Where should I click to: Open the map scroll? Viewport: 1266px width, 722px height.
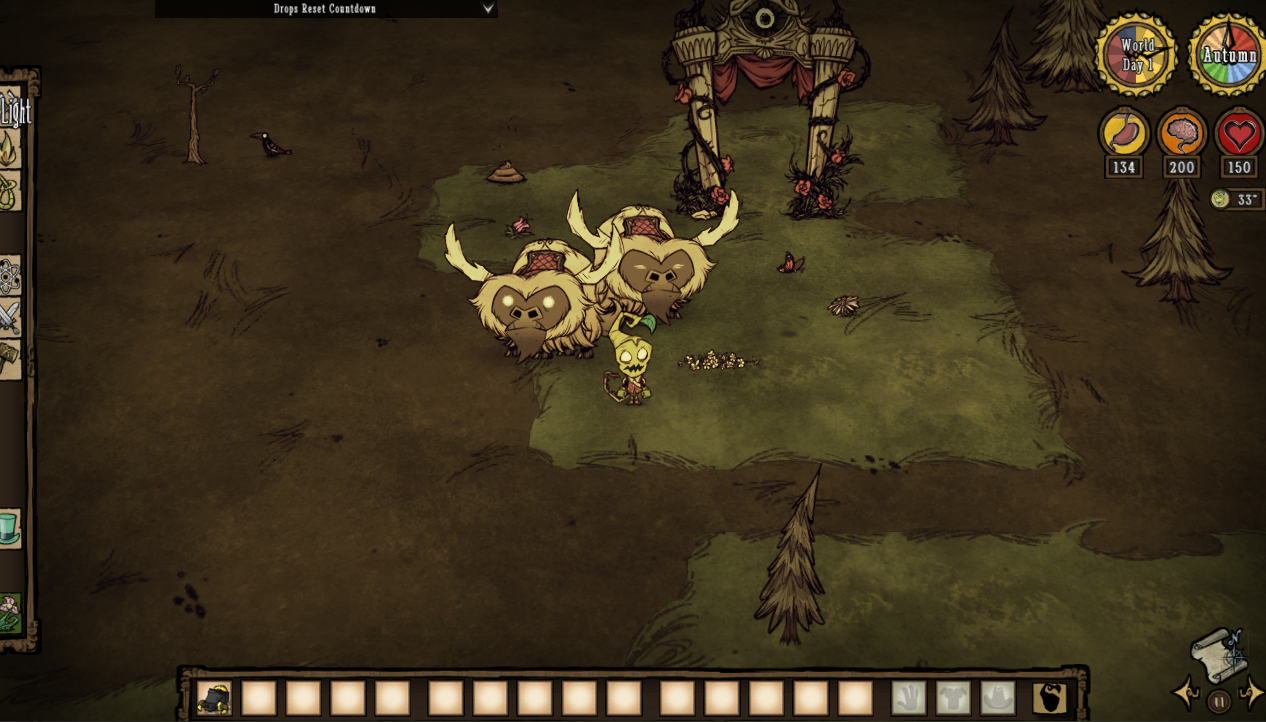tap(1218, 655)
